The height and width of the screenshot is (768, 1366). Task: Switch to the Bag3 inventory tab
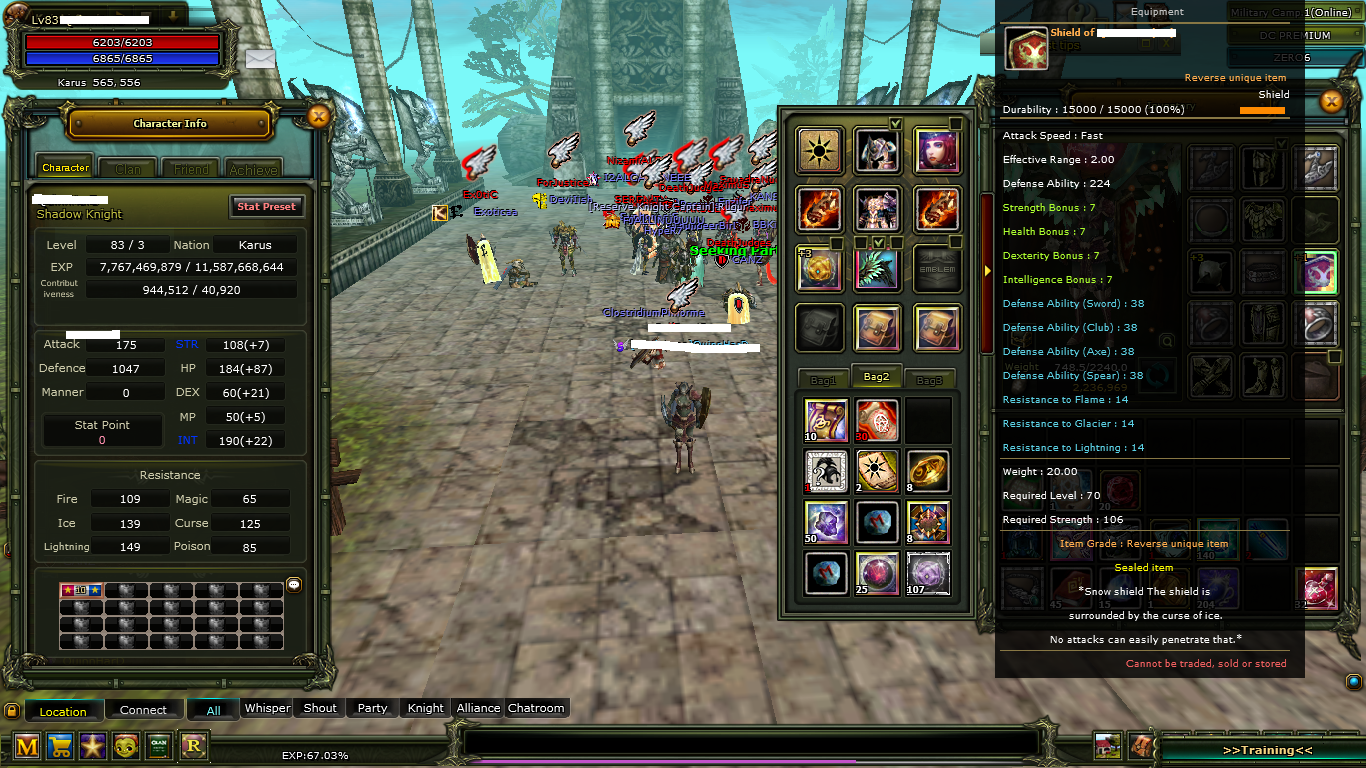929,380
